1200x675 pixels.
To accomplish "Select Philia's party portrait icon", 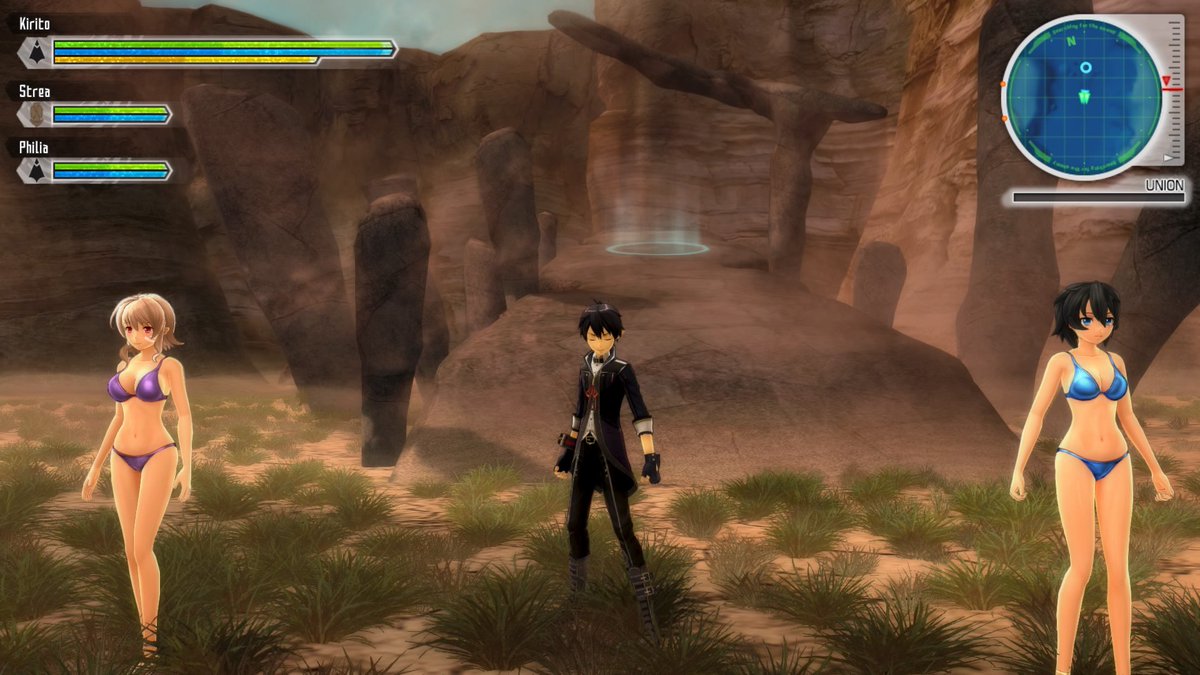I will [x=35, y=171].
